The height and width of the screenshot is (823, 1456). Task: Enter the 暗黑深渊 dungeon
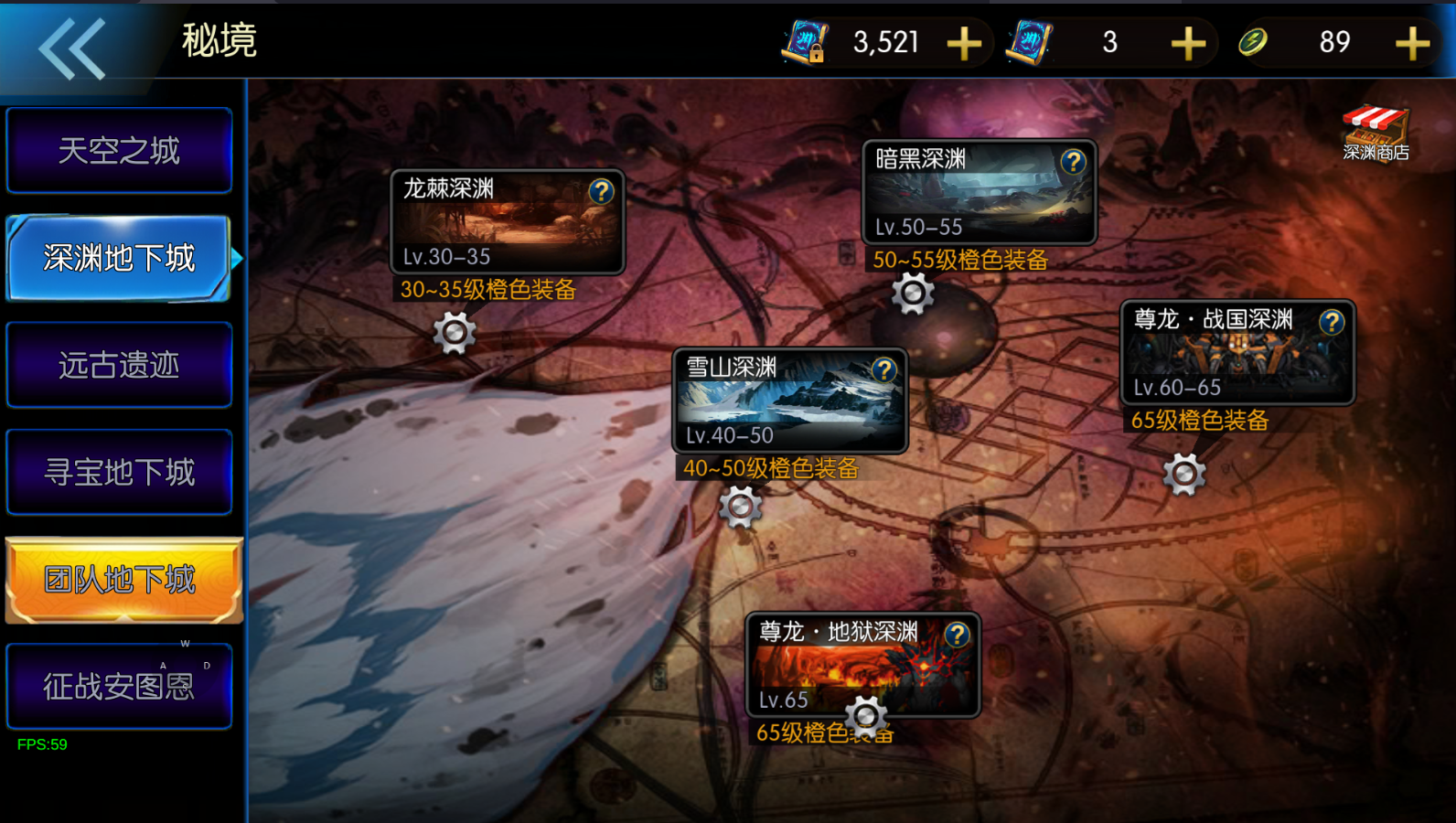click(978, 194)
